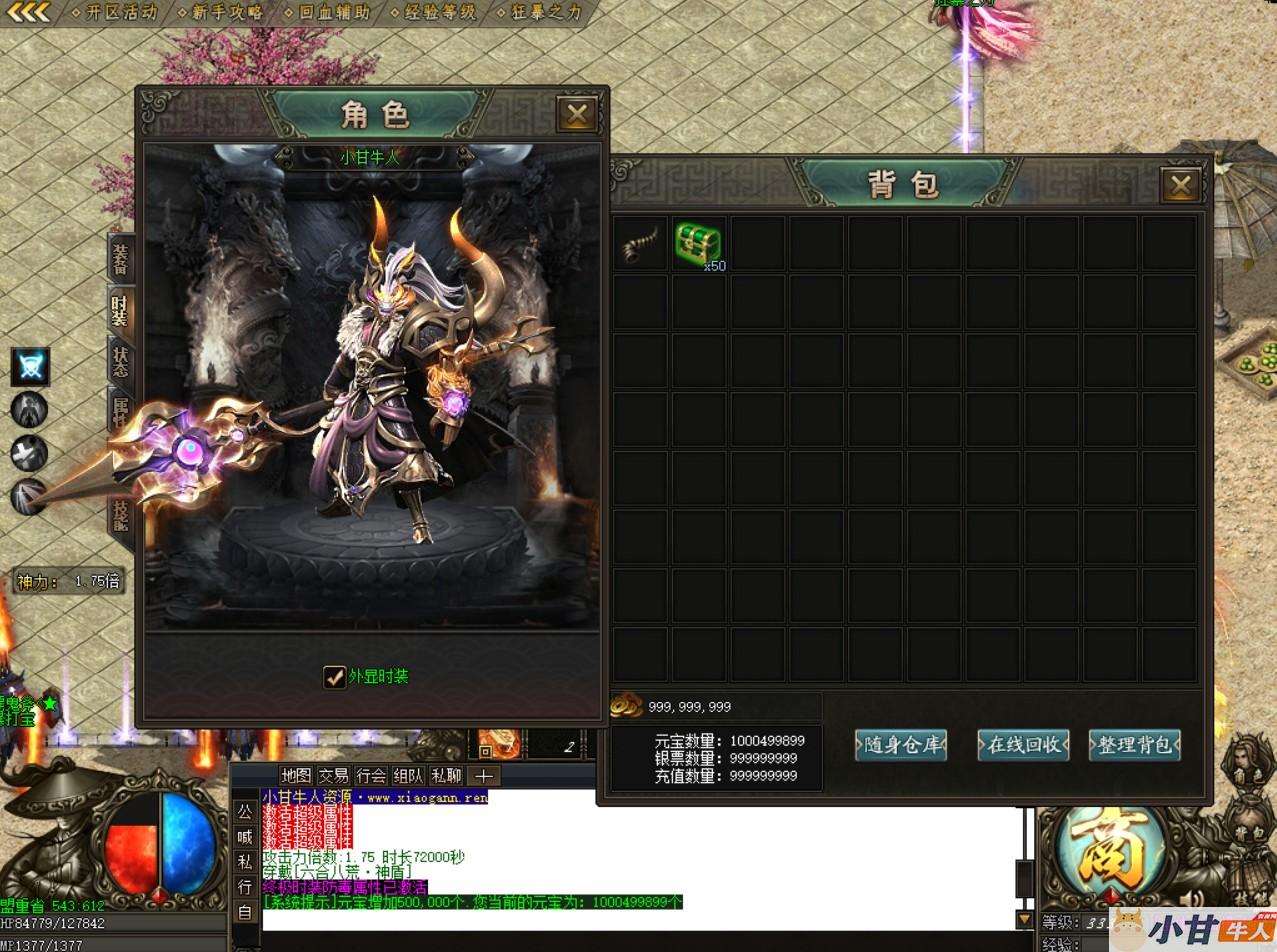Open the 地图 map tab
This screenshot has width=1277, height=952.
(x=296, y=775)
